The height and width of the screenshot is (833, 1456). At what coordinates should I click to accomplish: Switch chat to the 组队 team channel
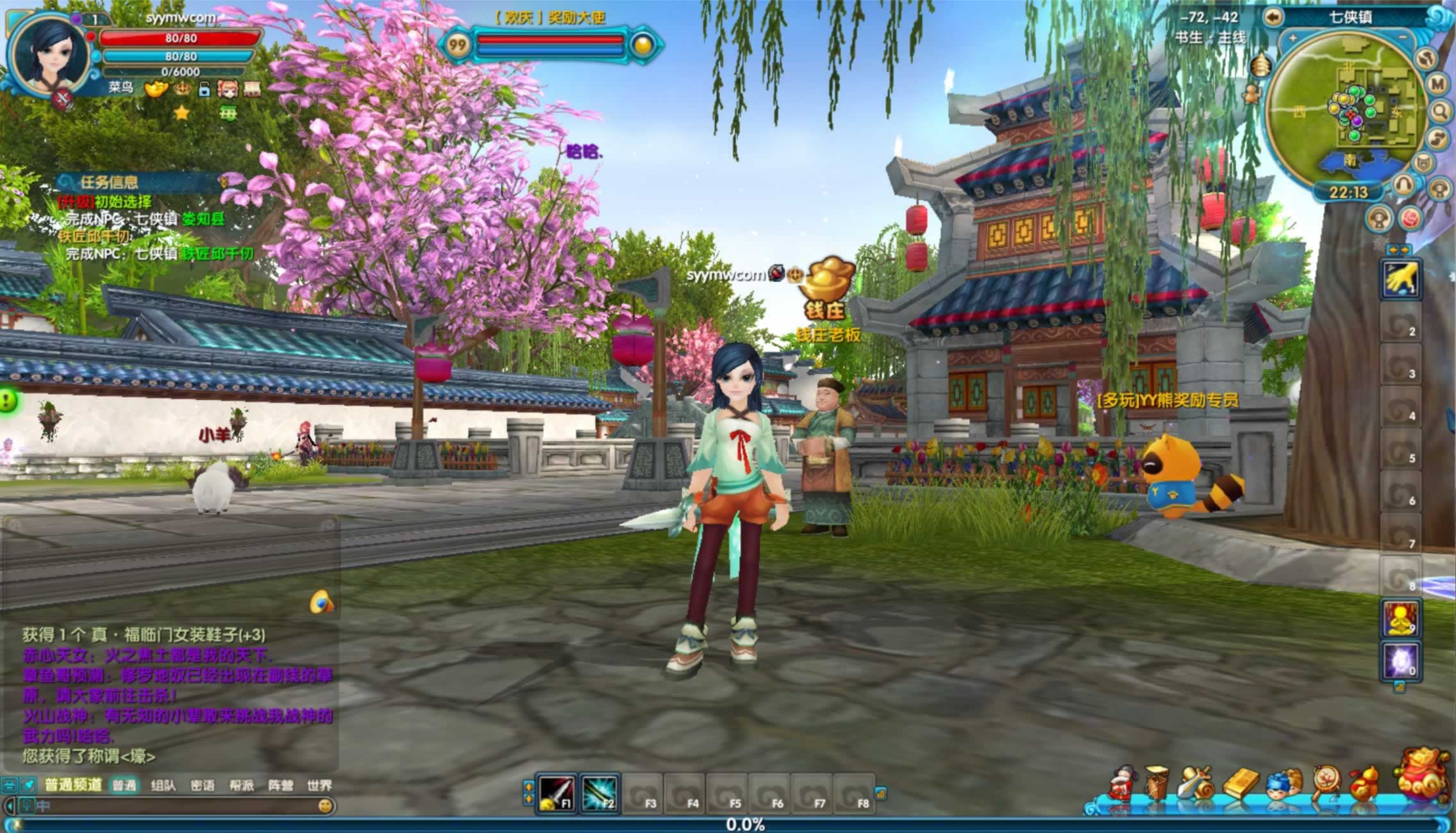[x=163, y=786]
